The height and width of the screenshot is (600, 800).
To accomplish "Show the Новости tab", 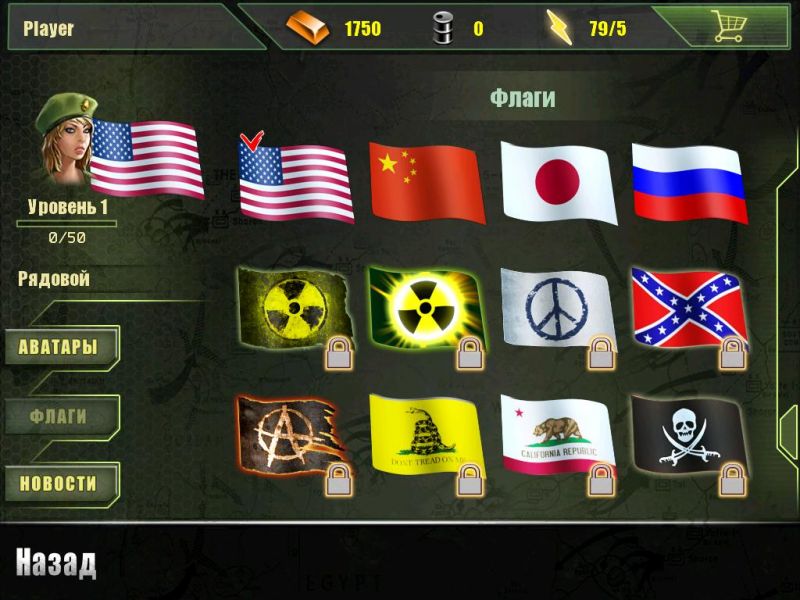I will [x=59, y=484].
